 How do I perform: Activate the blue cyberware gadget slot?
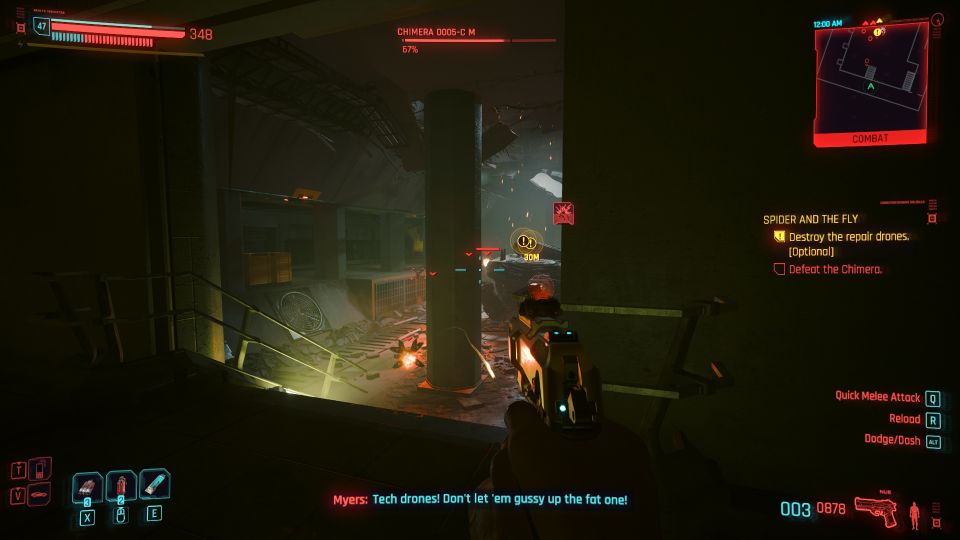click(154, 486)
